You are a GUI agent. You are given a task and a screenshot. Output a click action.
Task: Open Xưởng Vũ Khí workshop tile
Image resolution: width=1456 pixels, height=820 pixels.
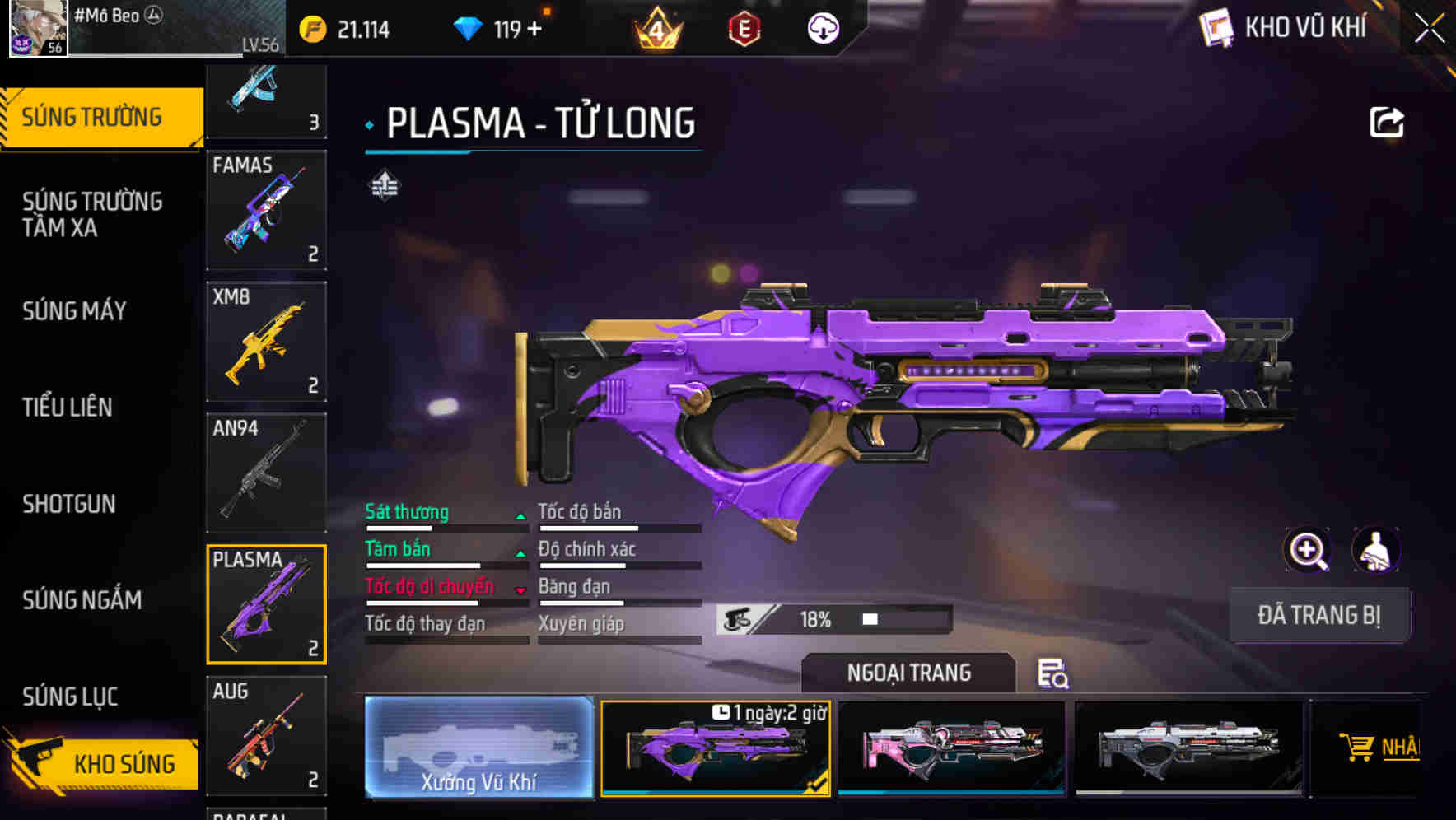[478, 747]
